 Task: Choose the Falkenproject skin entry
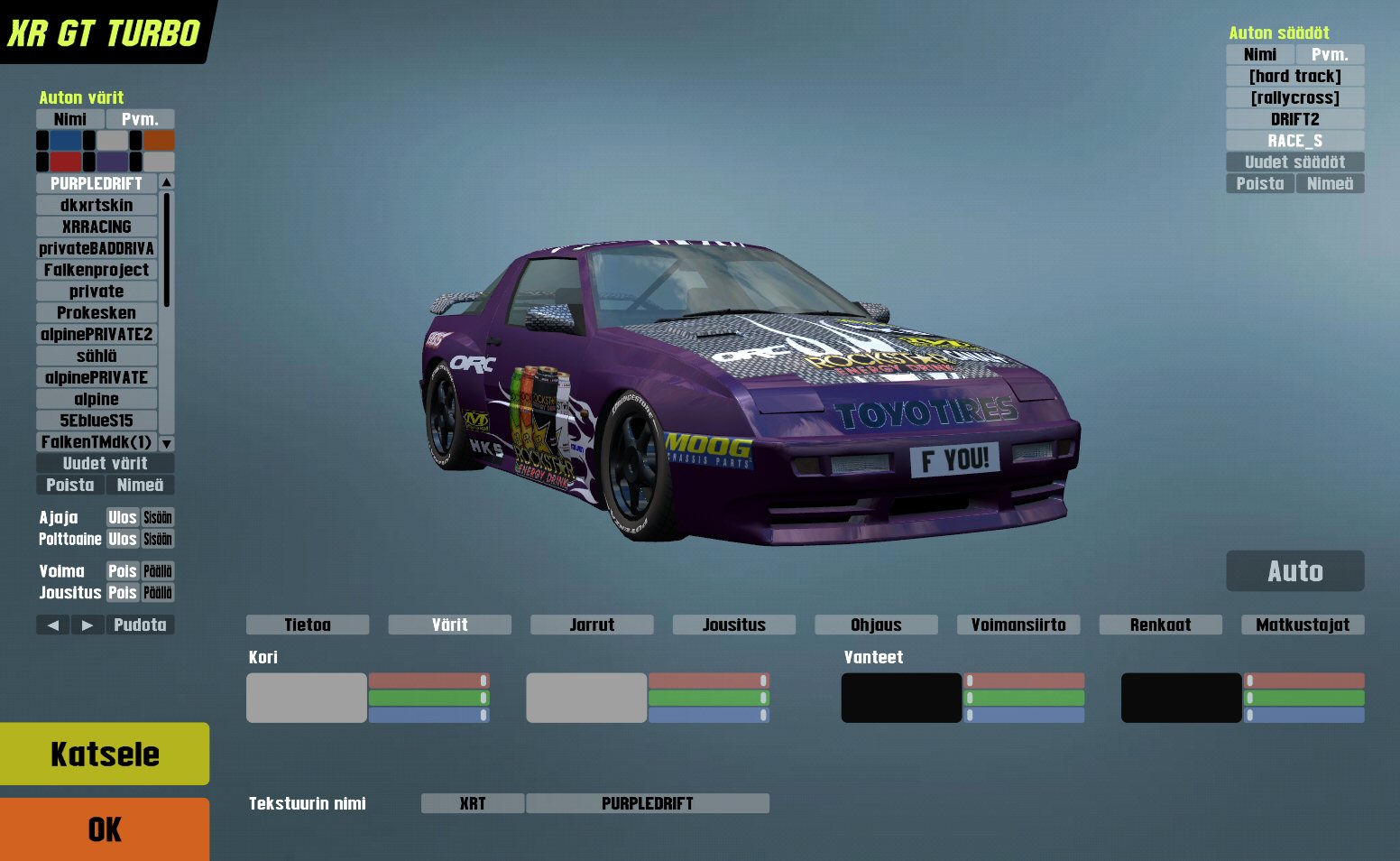(x=97, y=270)
